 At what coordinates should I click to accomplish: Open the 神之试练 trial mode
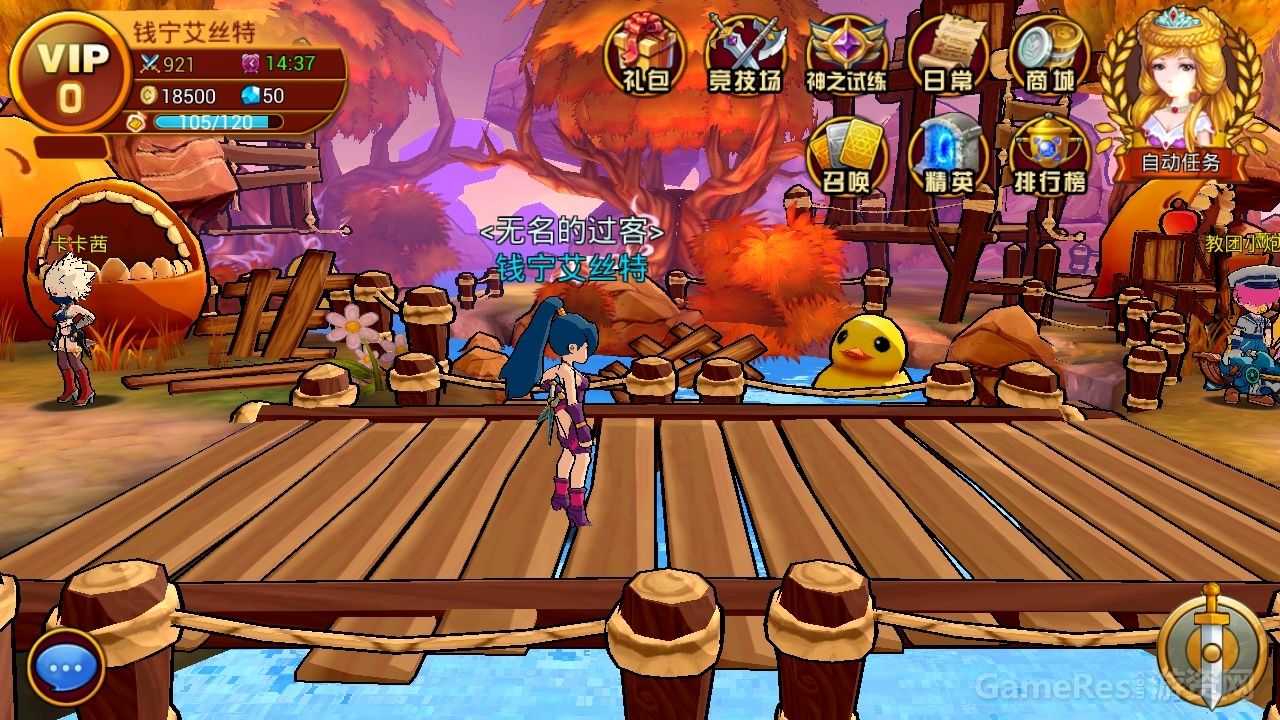[846, 54]
